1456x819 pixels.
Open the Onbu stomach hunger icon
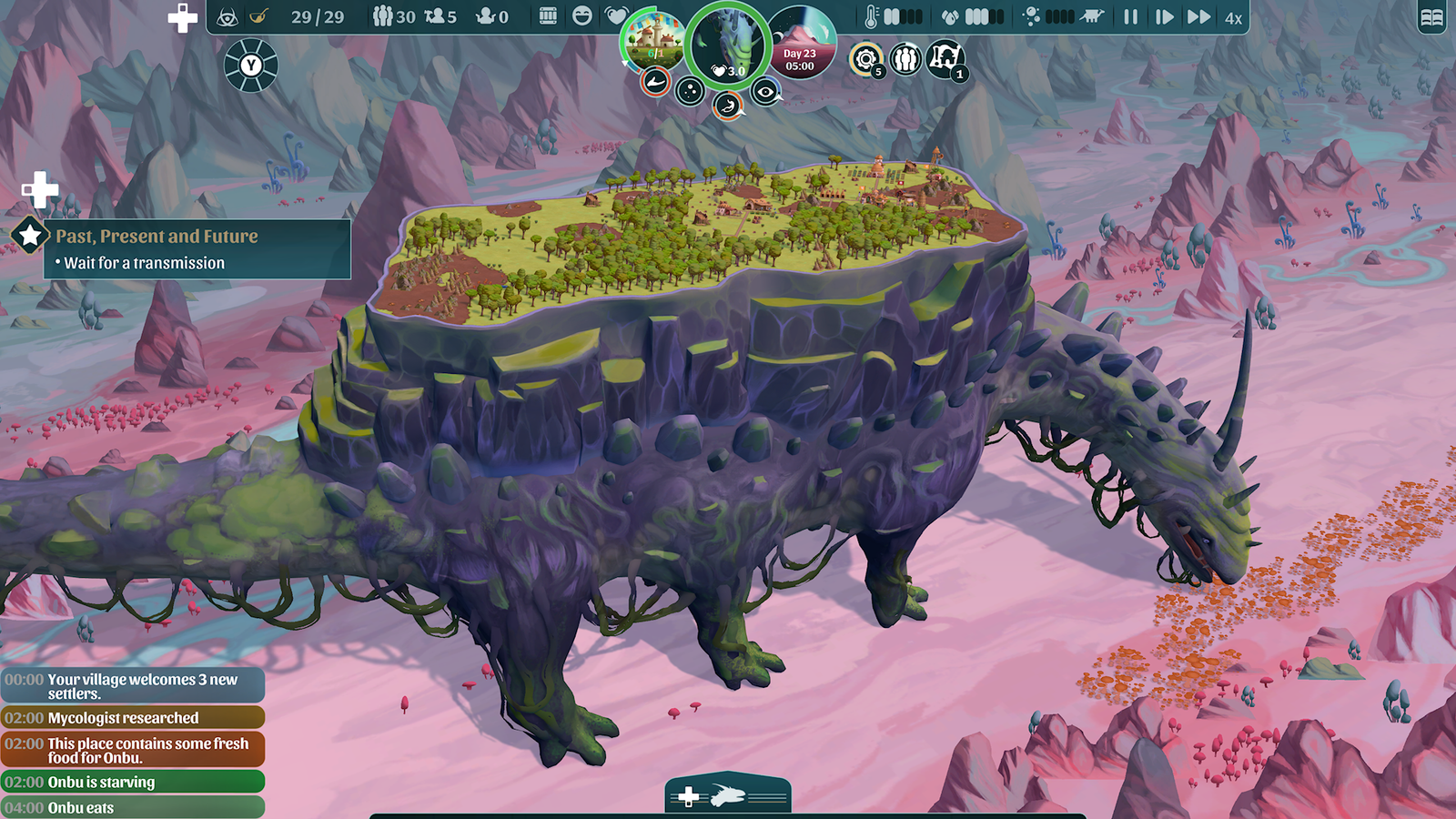point(726,106)
